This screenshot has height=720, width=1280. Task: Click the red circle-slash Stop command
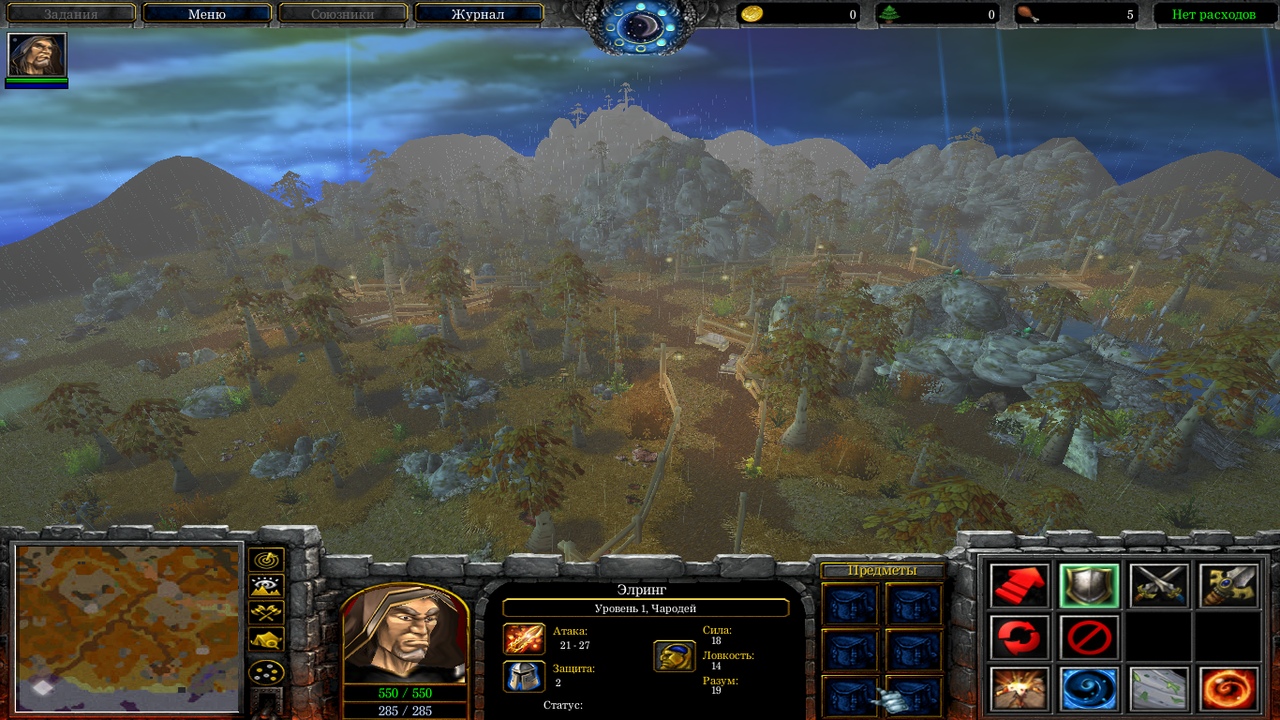1089,637
